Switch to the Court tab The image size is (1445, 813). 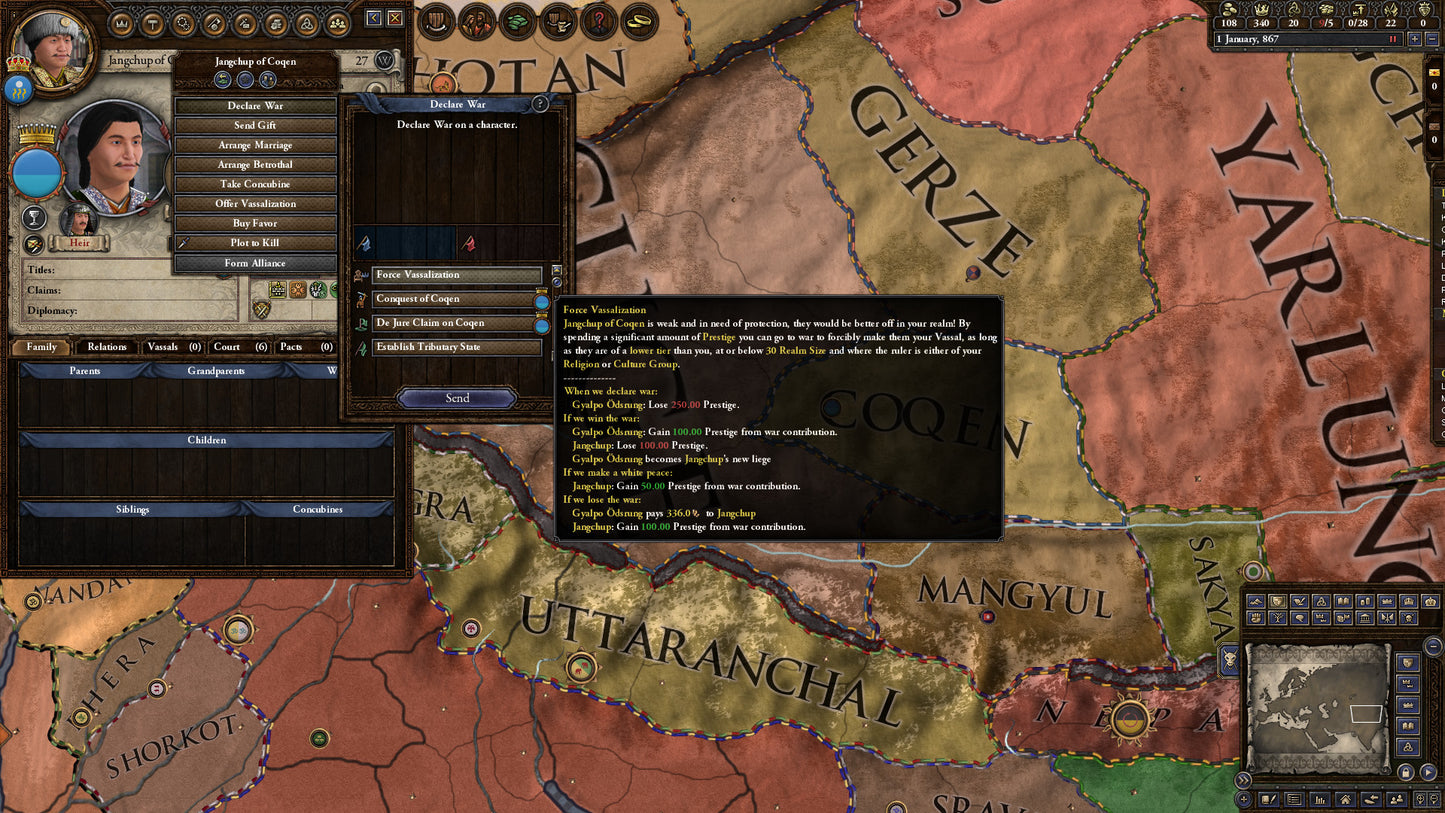point(236,347)
